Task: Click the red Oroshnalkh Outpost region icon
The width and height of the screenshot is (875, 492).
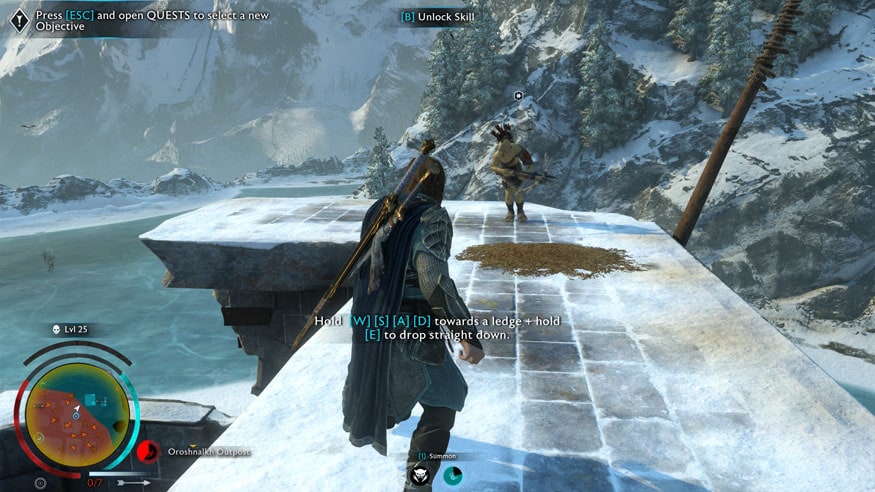Action: (x=148, y=451)
